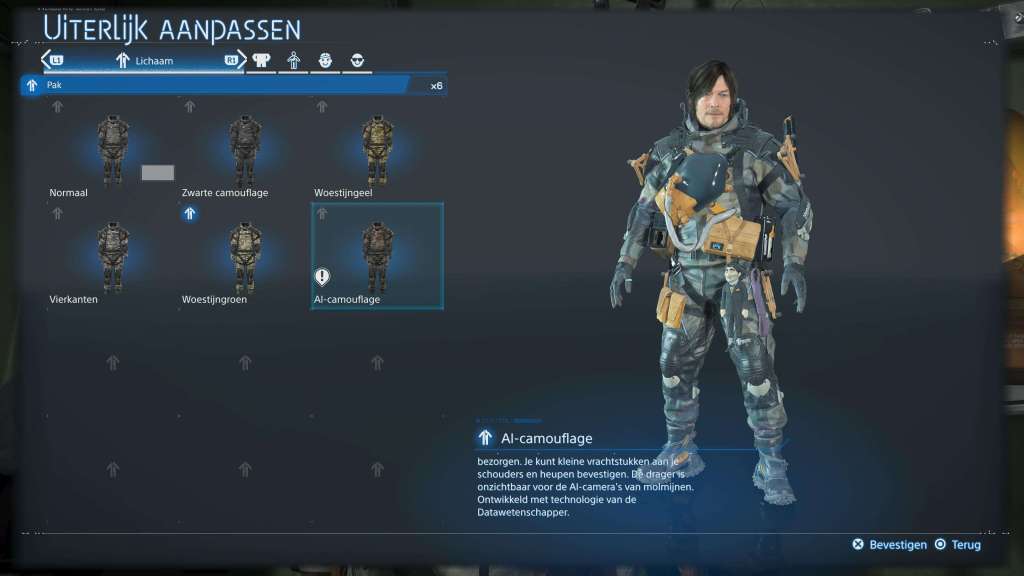Open the backpack-shaped category tab
The width and height of the screenshot is (1024, 576).
click(x=261, y=61)
